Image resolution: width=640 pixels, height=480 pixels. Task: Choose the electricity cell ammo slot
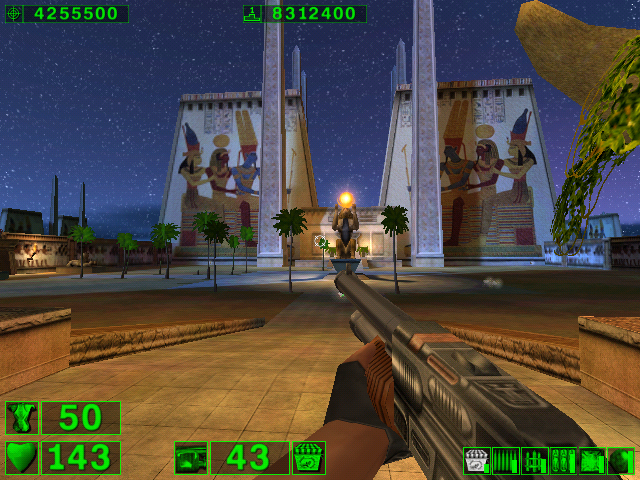(591, 461)
